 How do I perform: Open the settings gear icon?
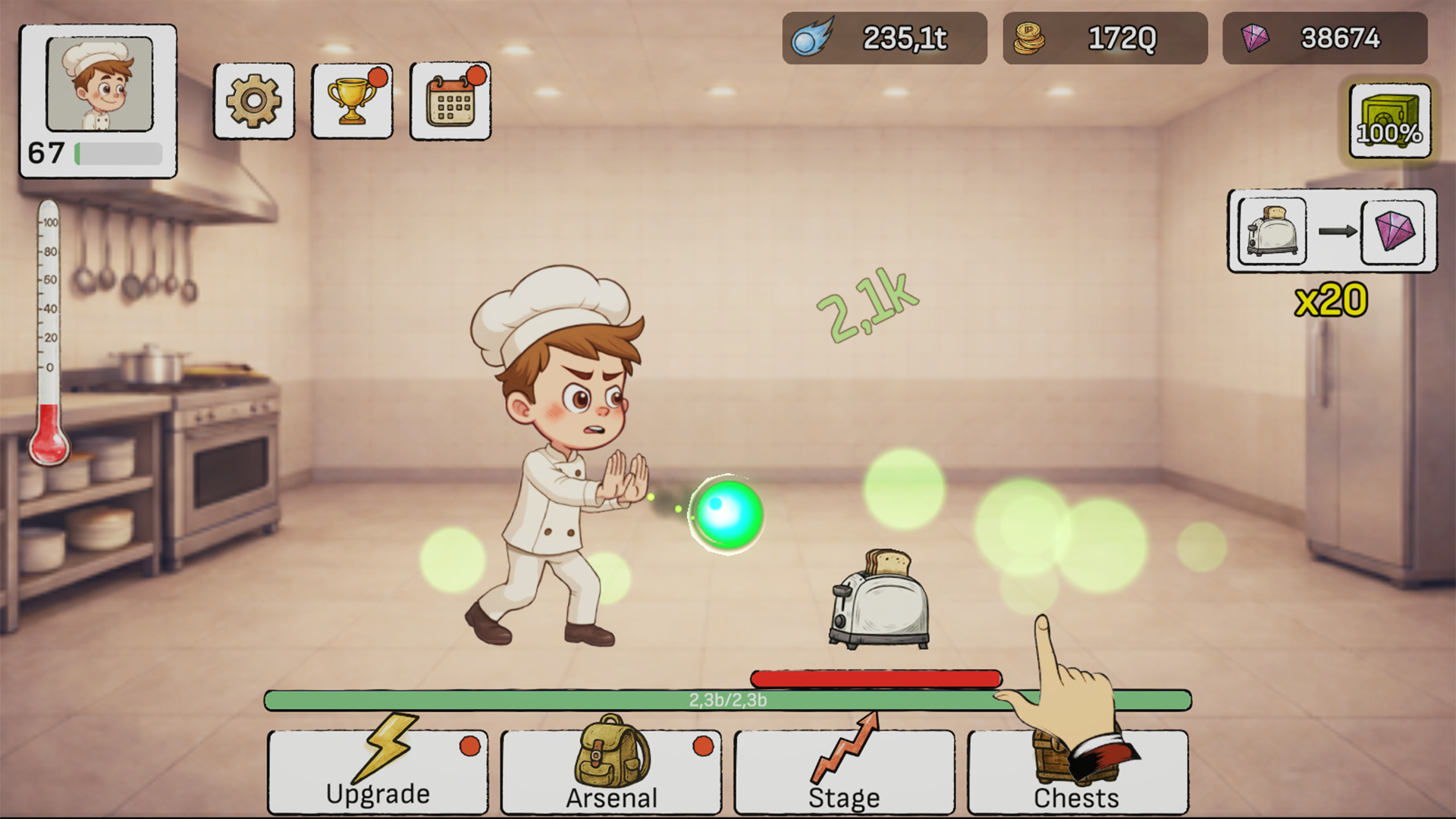tap(253, 102)
